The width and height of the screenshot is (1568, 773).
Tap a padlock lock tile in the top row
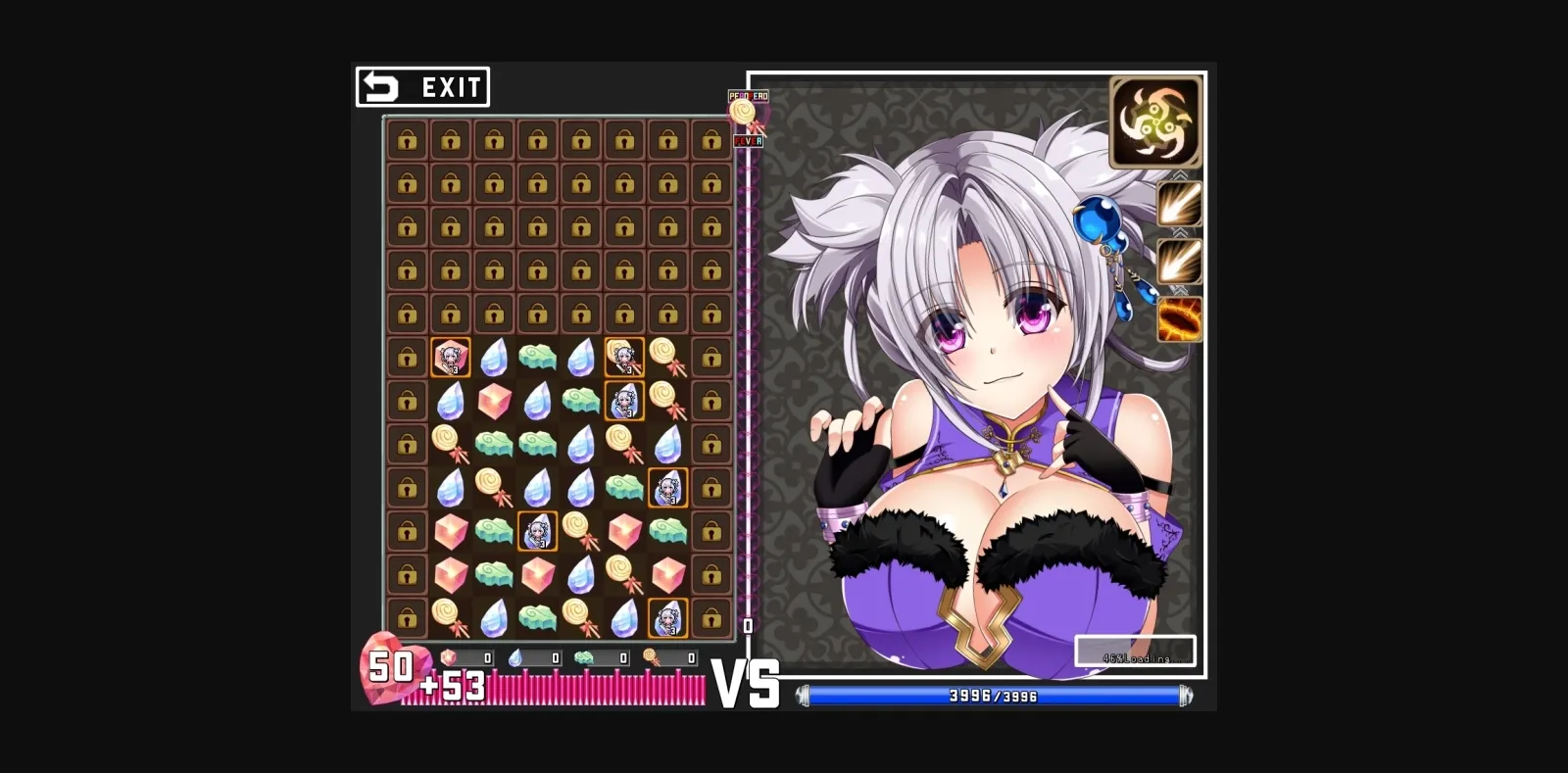(407, 138)
